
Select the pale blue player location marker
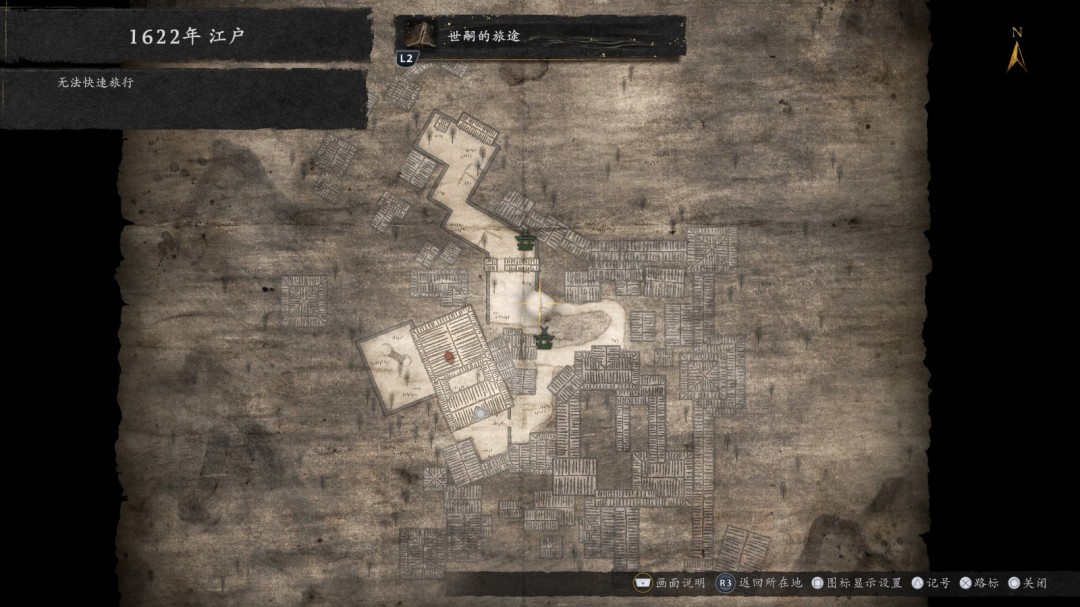coord(481,412)
